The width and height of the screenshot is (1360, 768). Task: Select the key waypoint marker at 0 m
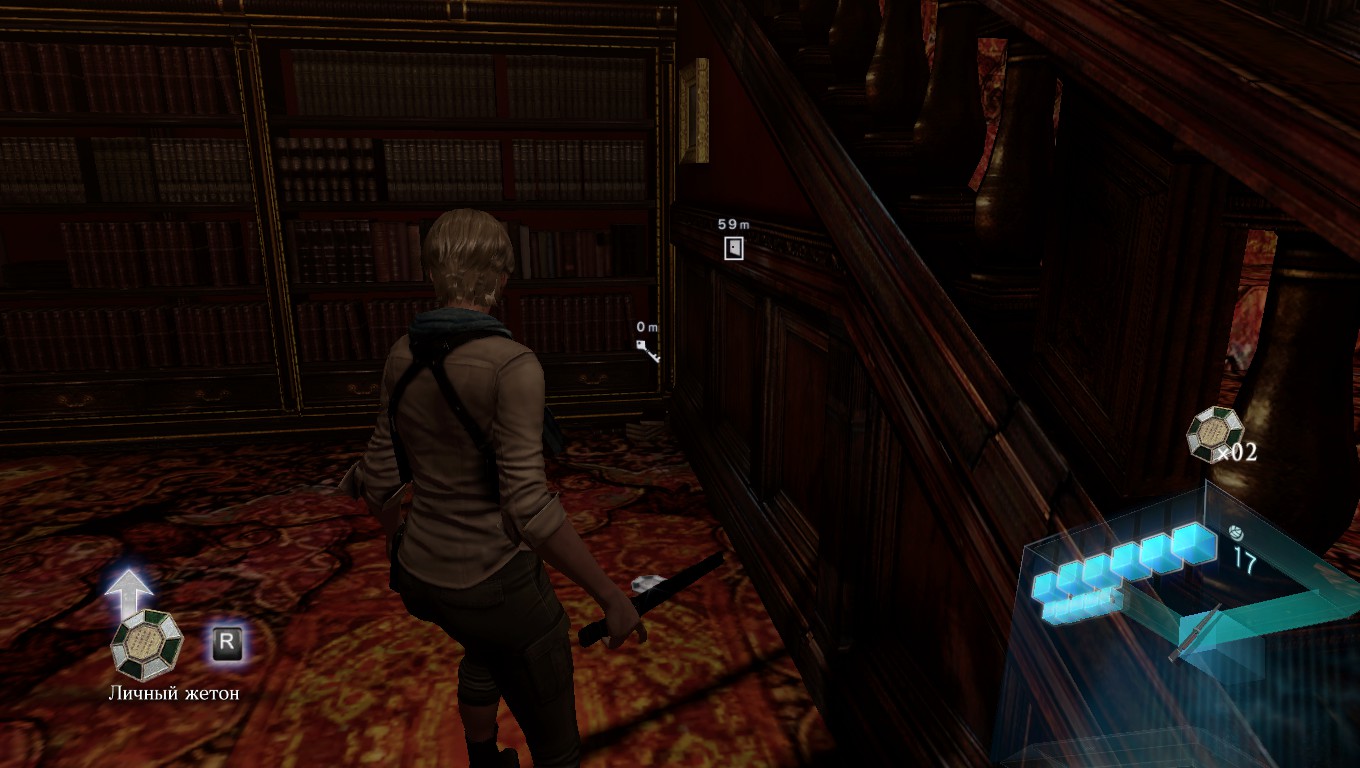648,349
